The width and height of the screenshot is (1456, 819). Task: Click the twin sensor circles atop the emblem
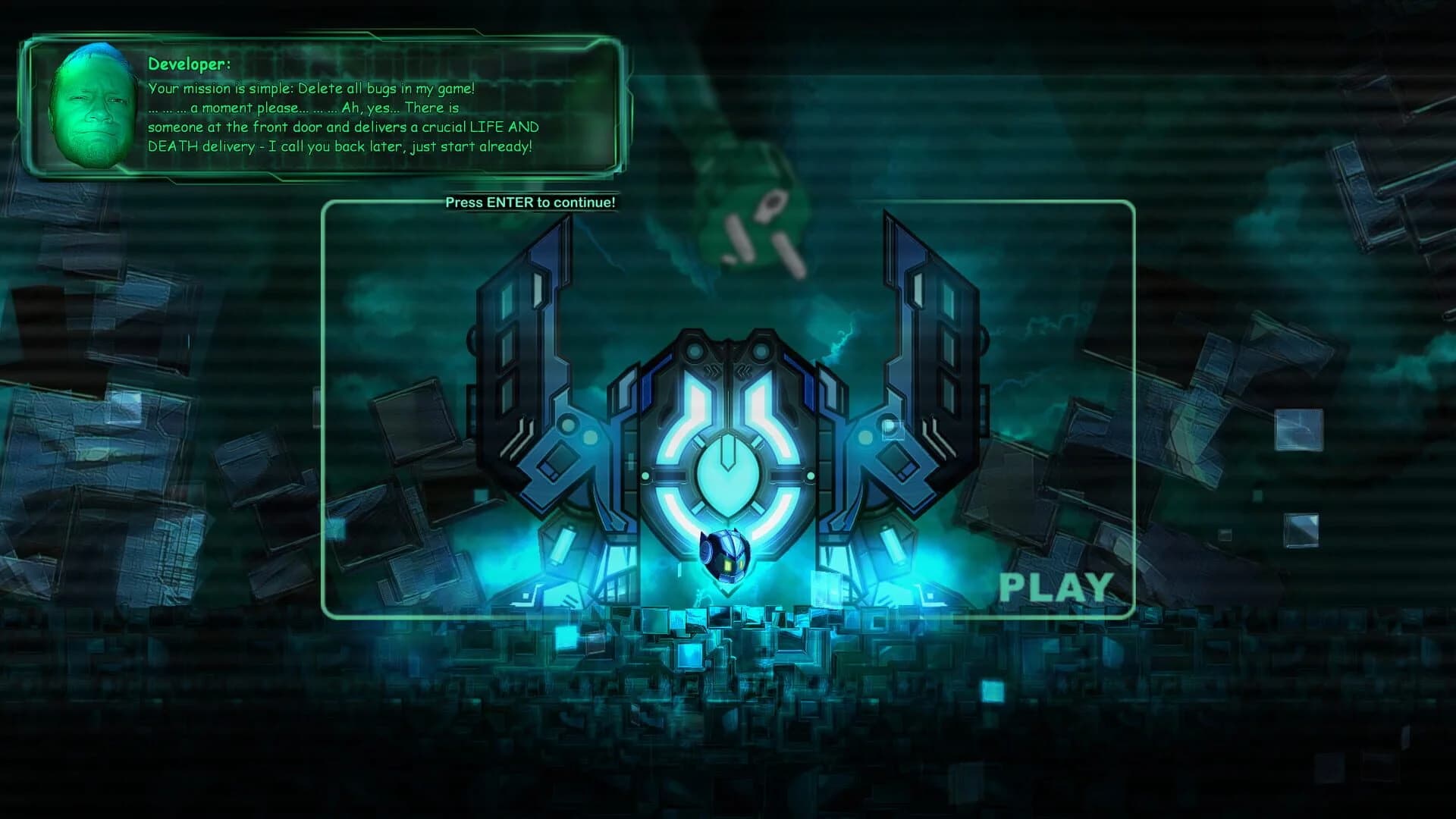click(726, 350)
